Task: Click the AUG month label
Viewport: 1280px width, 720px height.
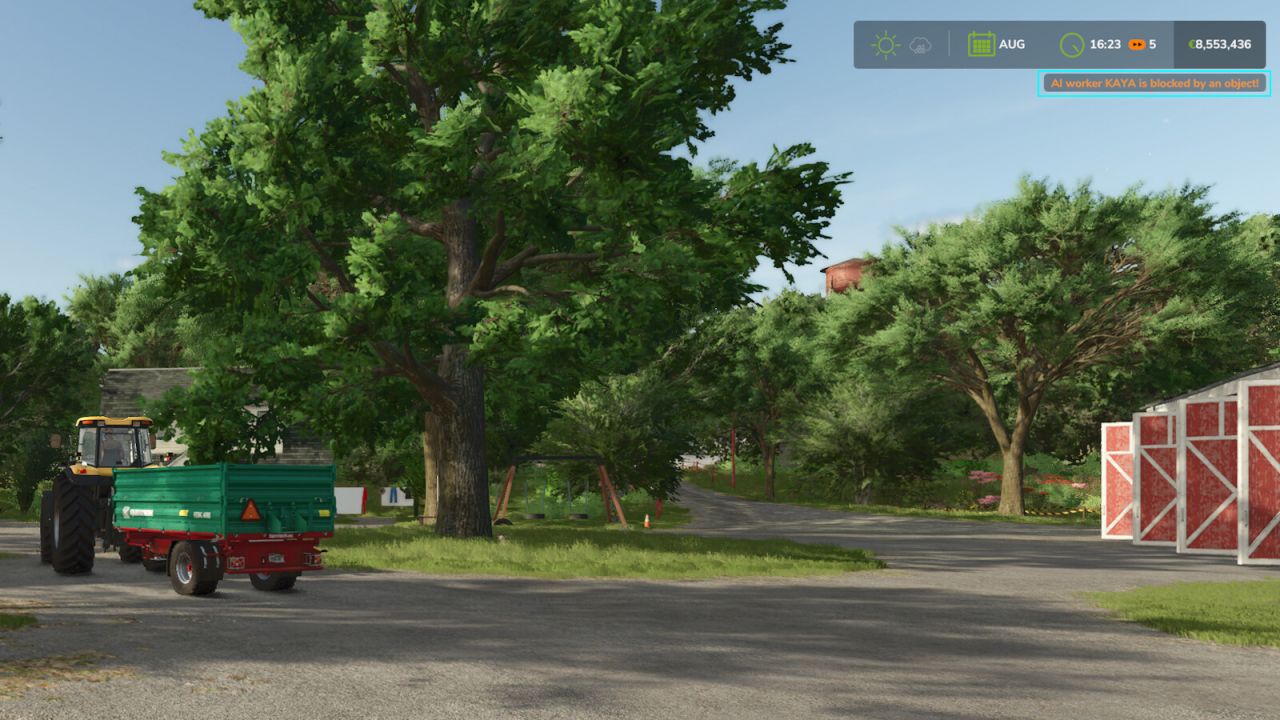Action: pos(1012,43)
